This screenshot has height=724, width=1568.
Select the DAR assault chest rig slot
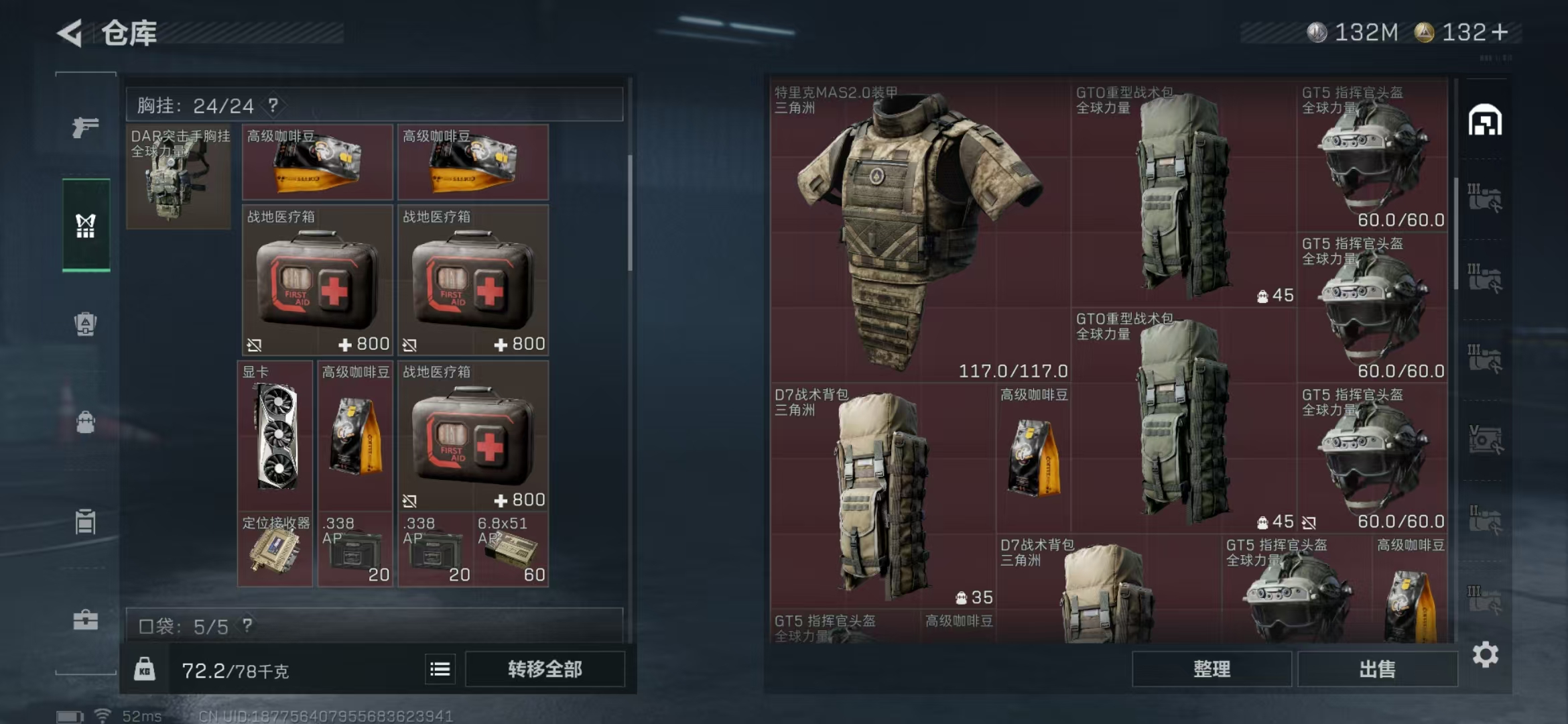[x=178, y=177]
